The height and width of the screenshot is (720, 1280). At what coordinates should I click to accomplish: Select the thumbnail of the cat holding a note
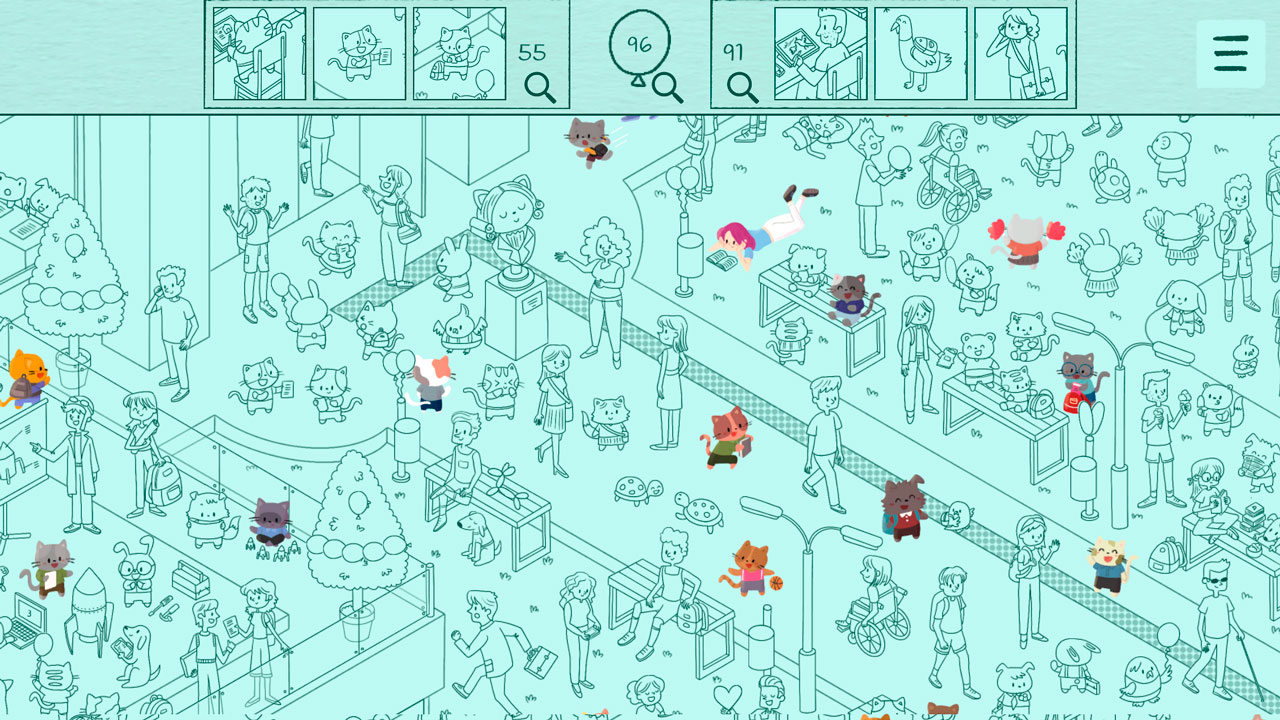[356, 53]
